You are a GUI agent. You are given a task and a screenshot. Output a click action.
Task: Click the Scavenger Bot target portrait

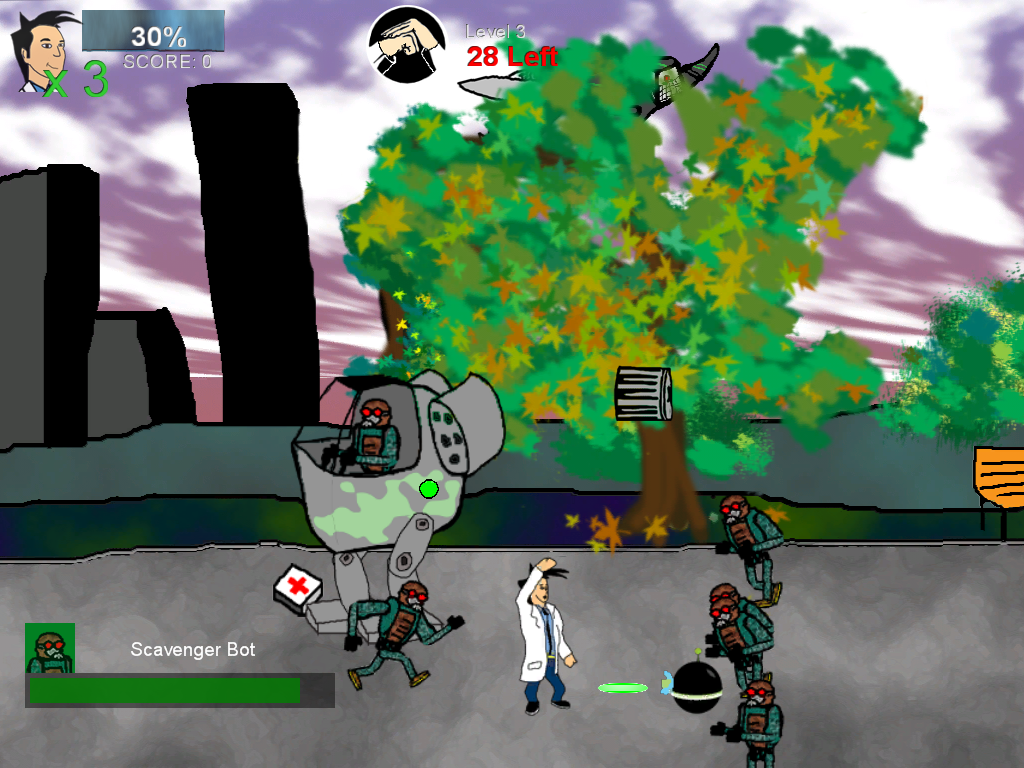50,648
